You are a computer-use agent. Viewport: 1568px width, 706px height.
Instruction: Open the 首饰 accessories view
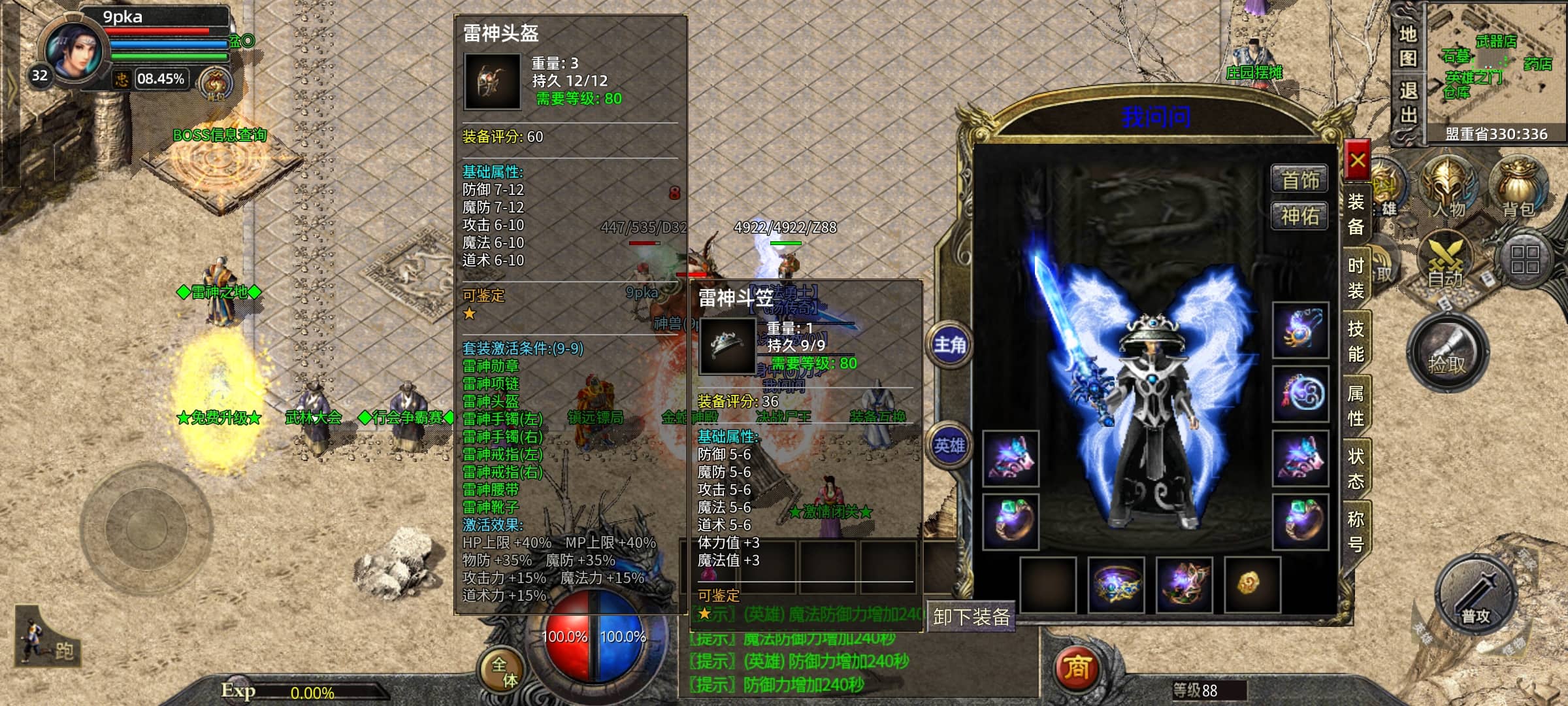point(1299,179)
